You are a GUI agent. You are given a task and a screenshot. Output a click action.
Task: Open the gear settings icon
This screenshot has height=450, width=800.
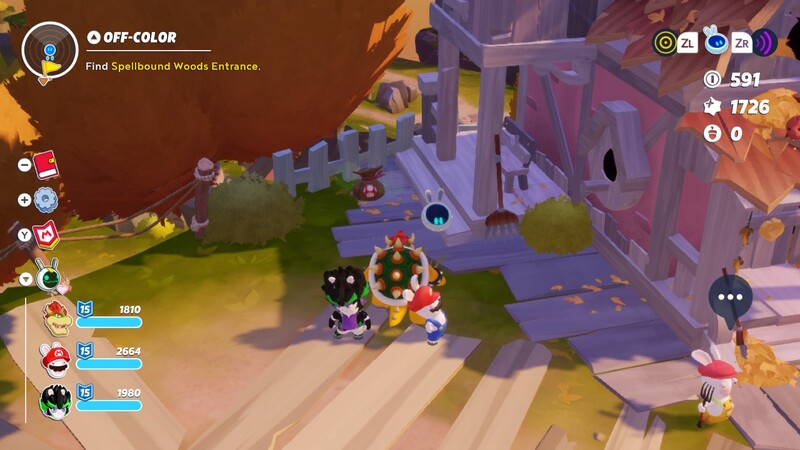(45, 199)
